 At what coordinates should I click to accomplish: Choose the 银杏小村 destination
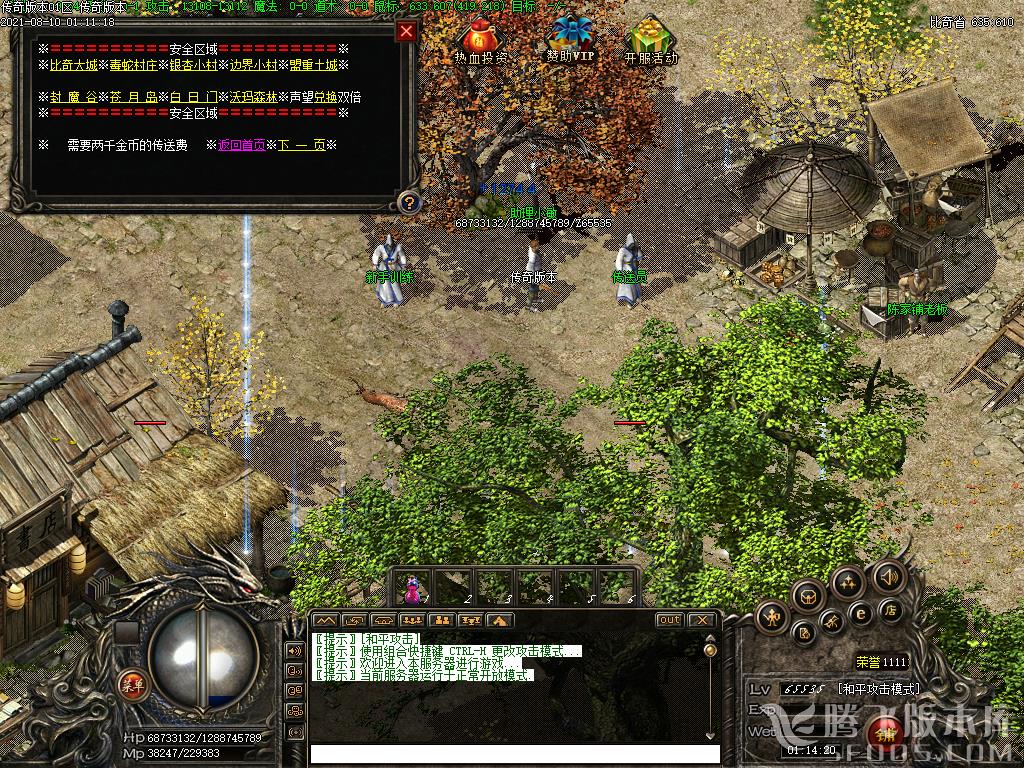coord(194,65)
